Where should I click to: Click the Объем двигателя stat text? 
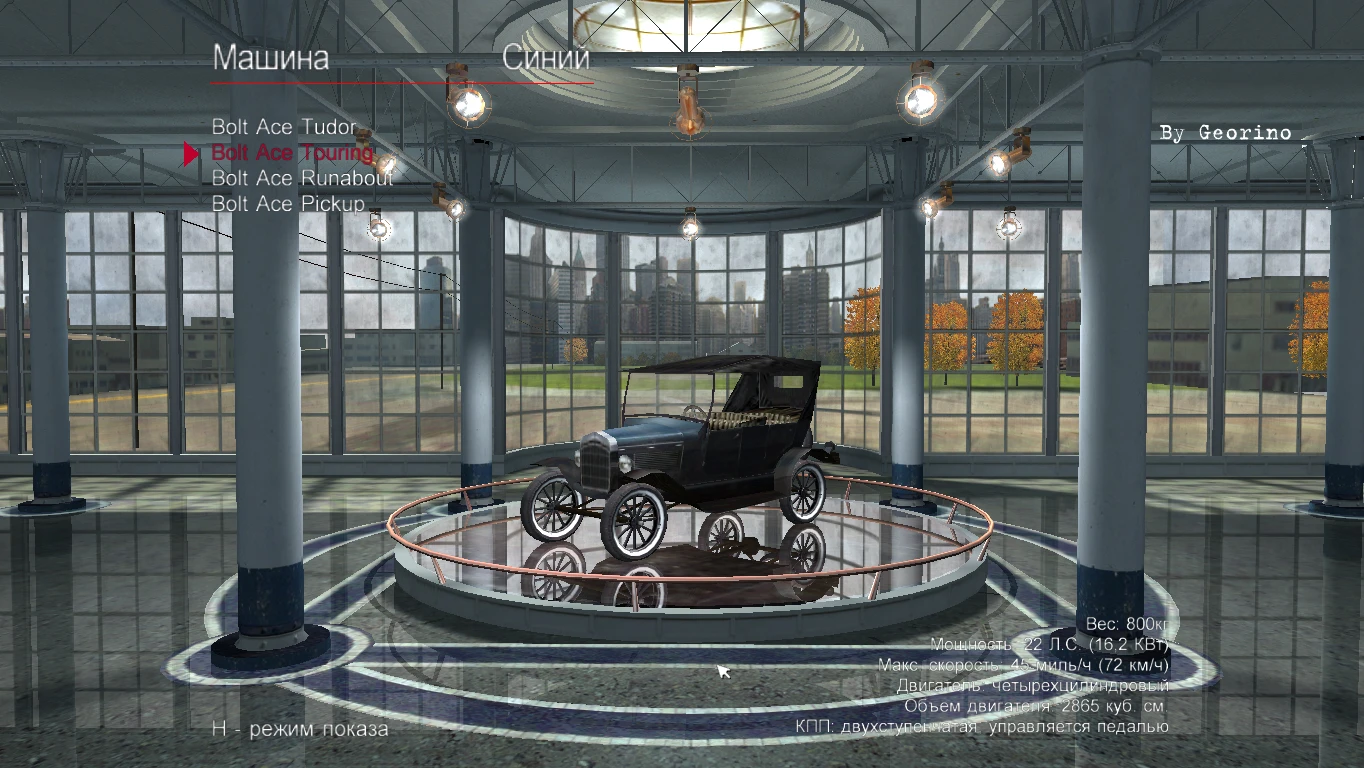click(x=1037, y=705)
